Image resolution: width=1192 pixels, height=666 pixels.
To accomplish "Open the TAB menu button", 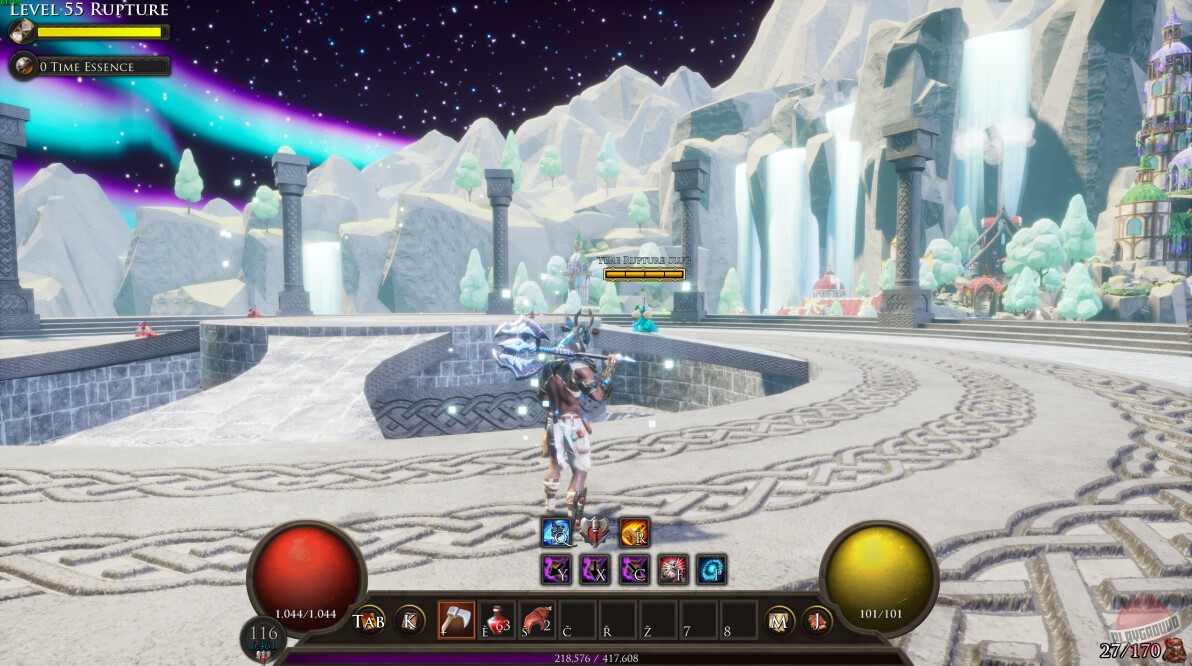I will point(369,621).
